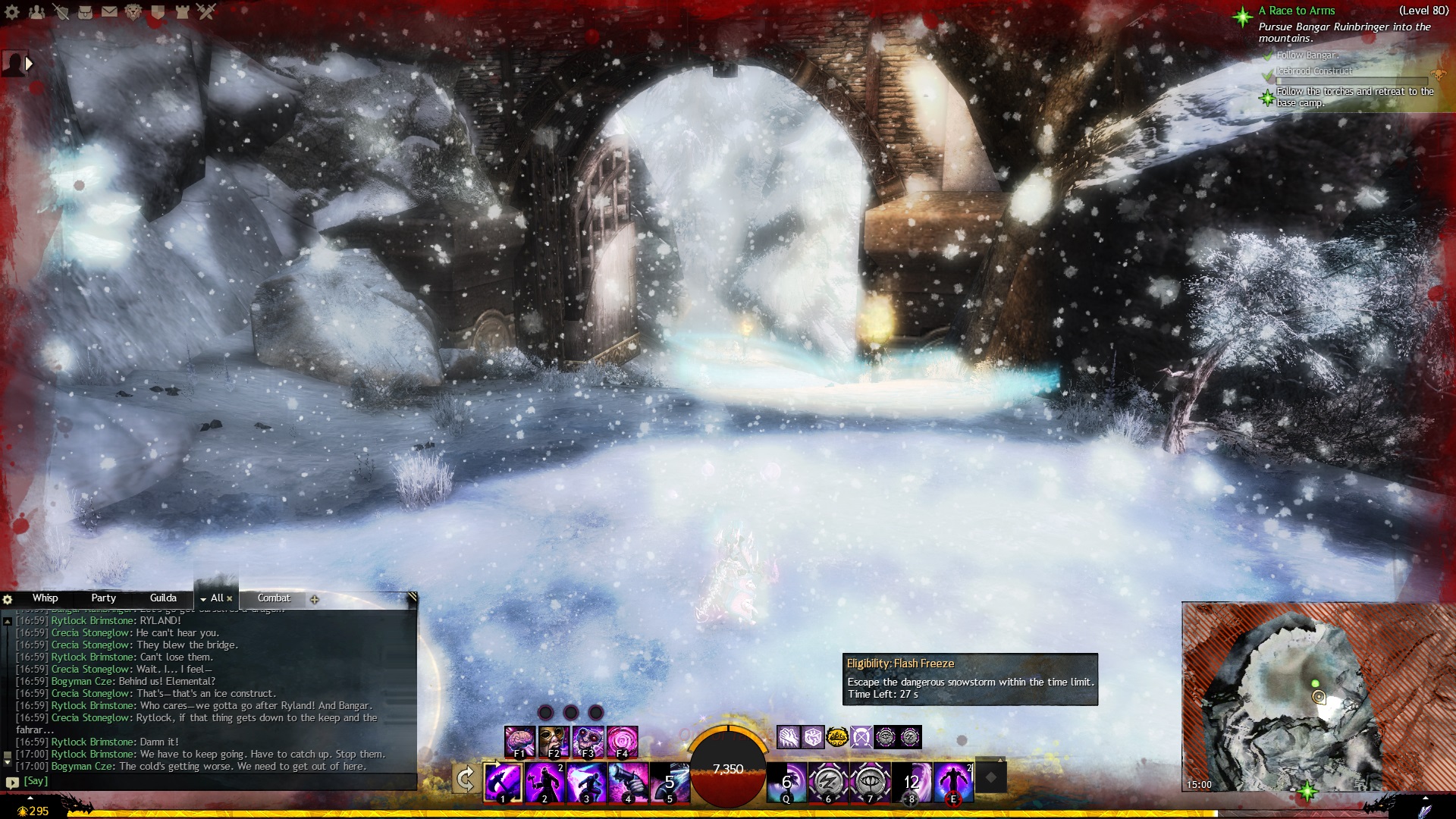Swap weapons with the curved arrow button
Screen dimensions: 1456x819
coord(466,779)
